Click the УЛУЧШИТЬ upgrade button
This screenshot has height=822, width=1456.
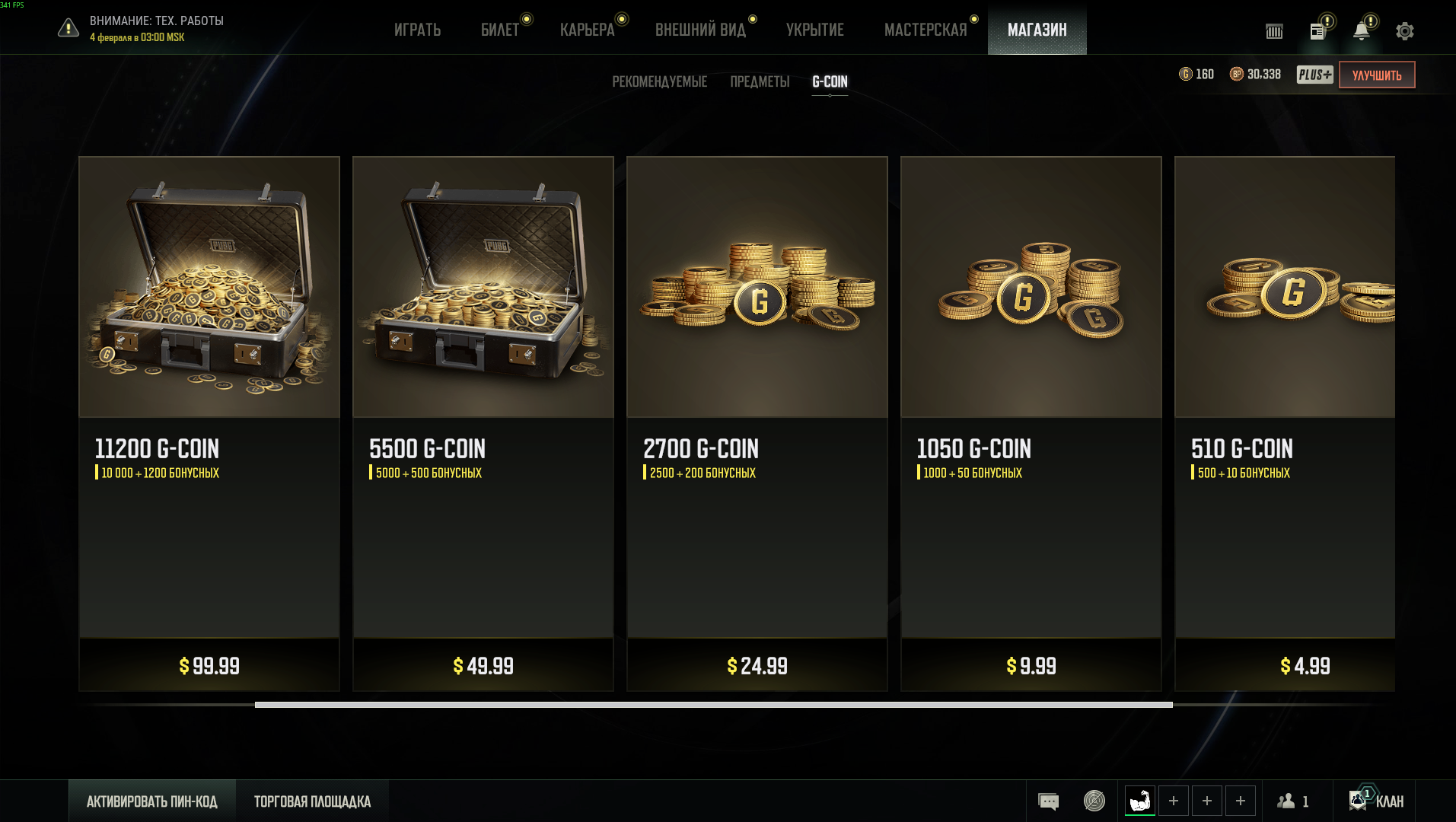click(x=1377, y=75)
